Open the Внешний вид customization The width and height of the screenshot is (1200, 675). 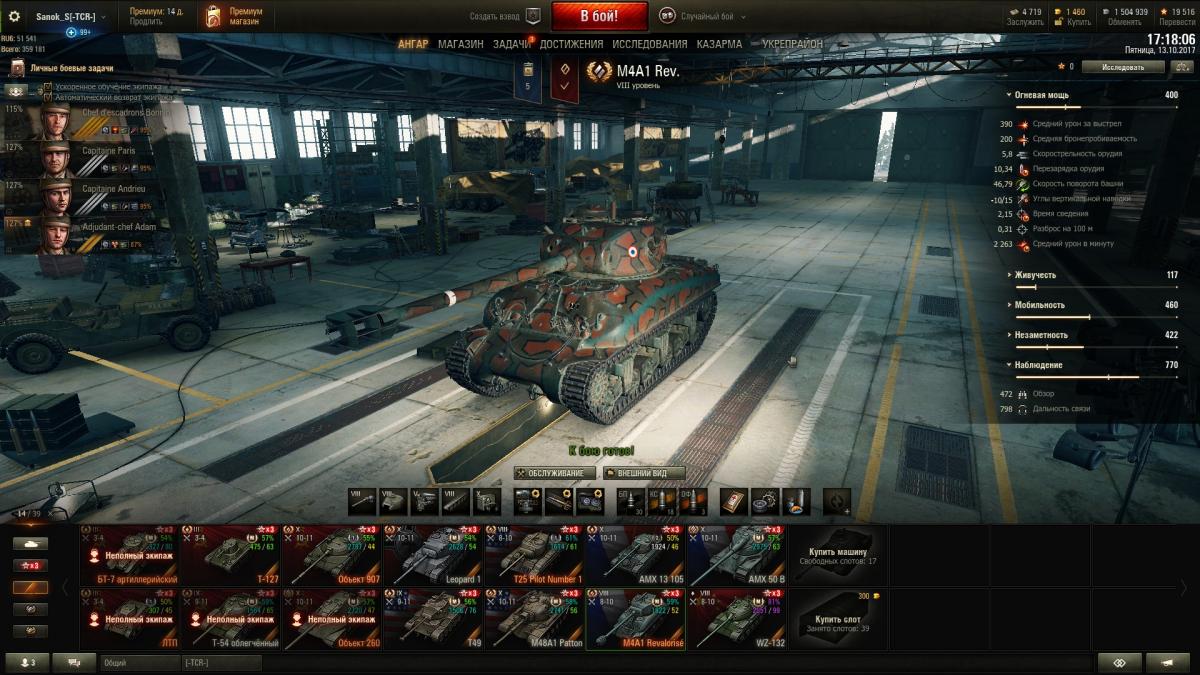643,473
